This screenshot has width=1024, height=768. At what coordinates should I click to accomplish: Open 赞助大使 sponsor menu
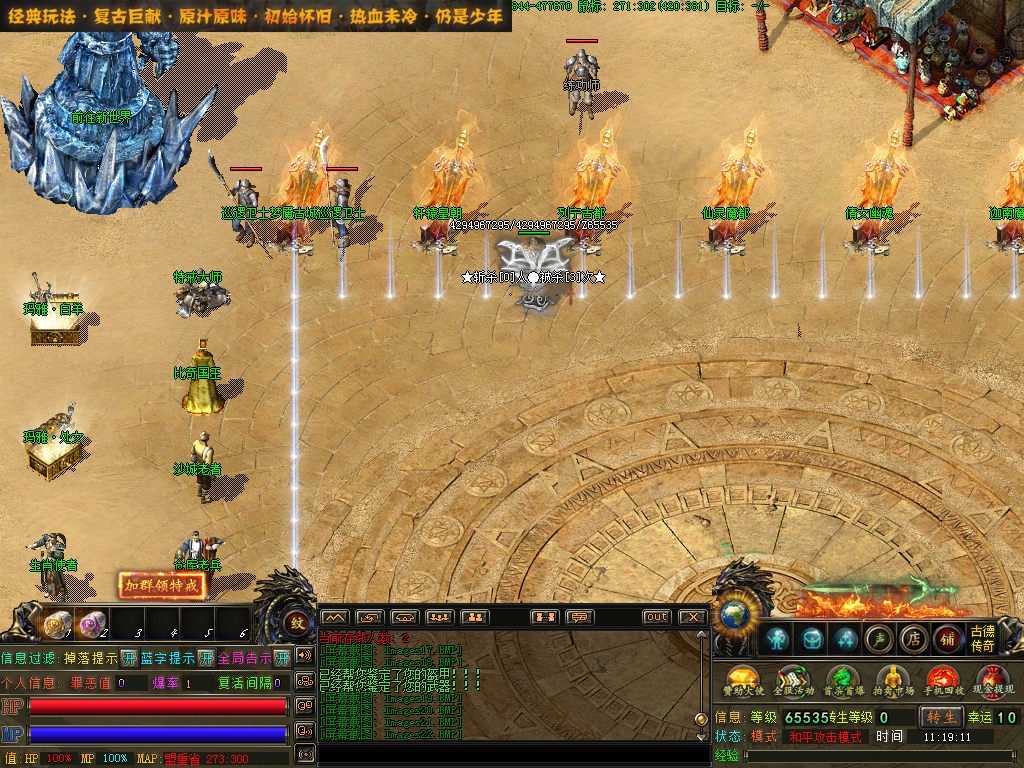point(742,681)
